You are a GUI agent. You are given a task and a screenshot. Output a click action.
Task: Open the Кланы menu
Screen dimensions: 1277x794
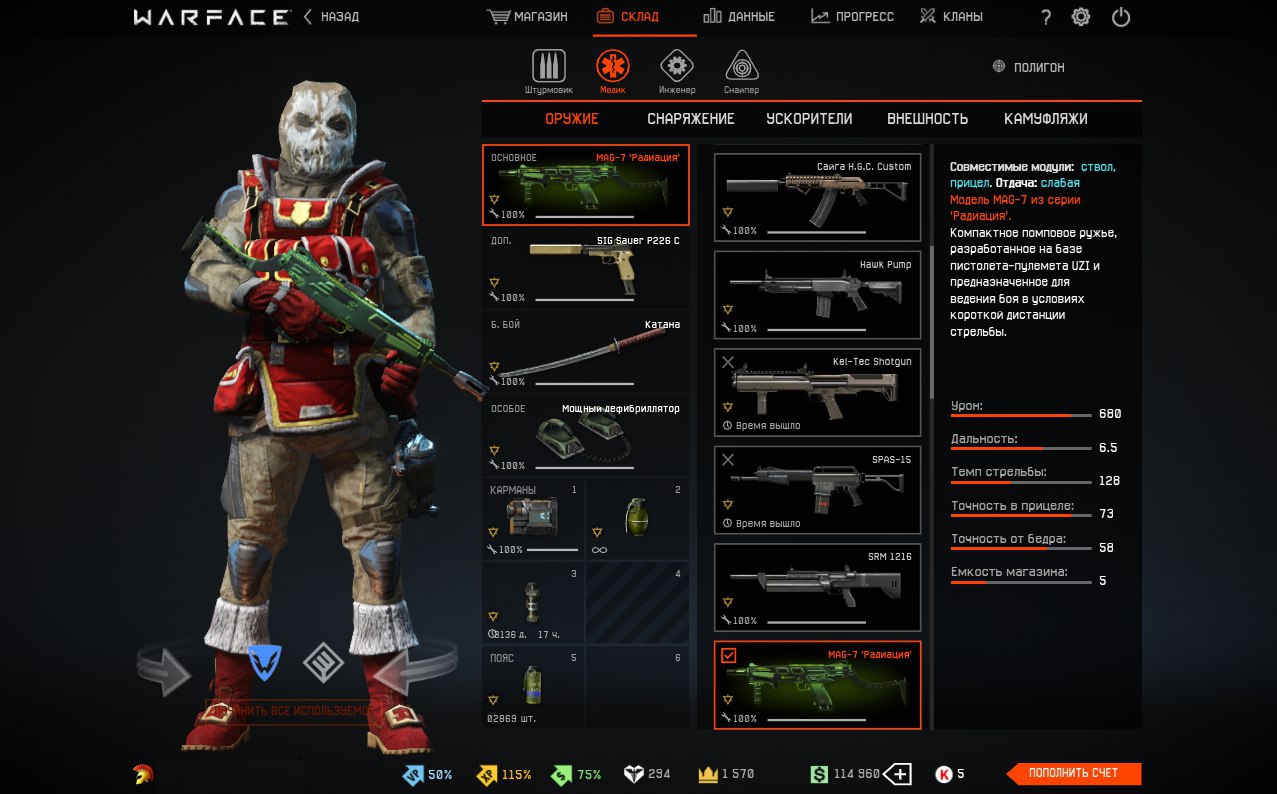951,17
